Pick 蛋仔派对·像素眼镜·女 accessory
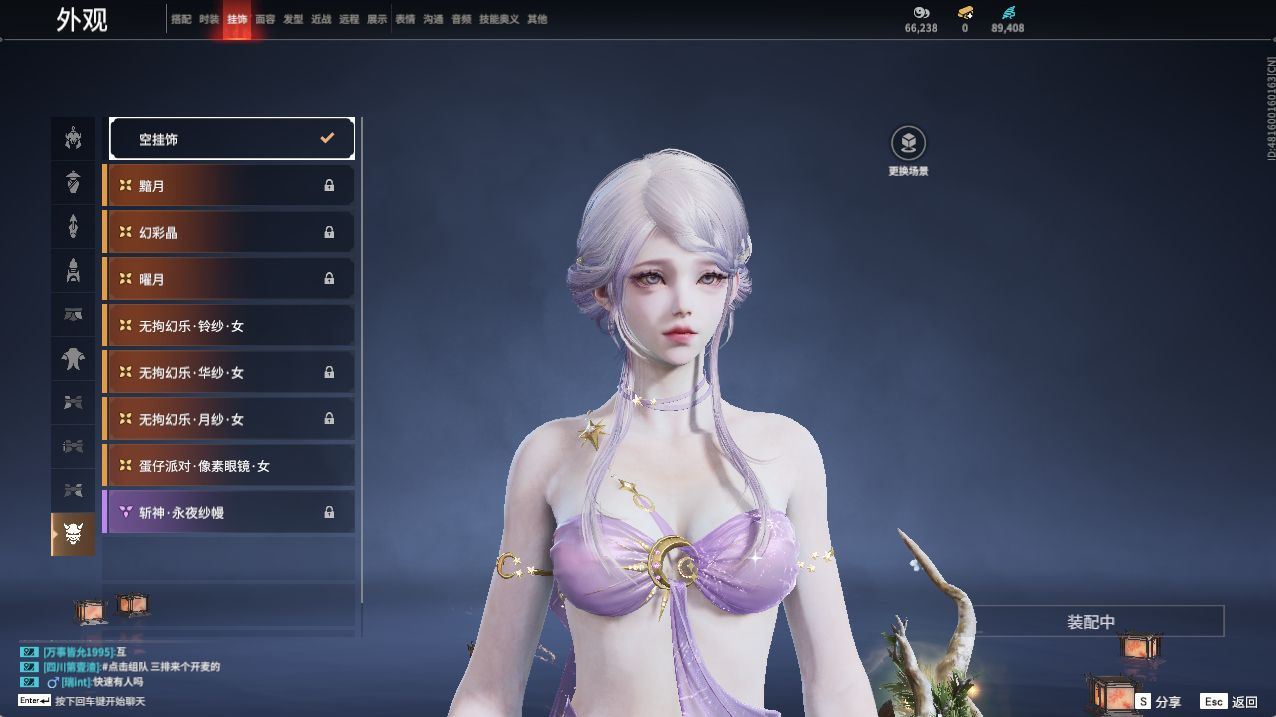 (x=229, y=466)
